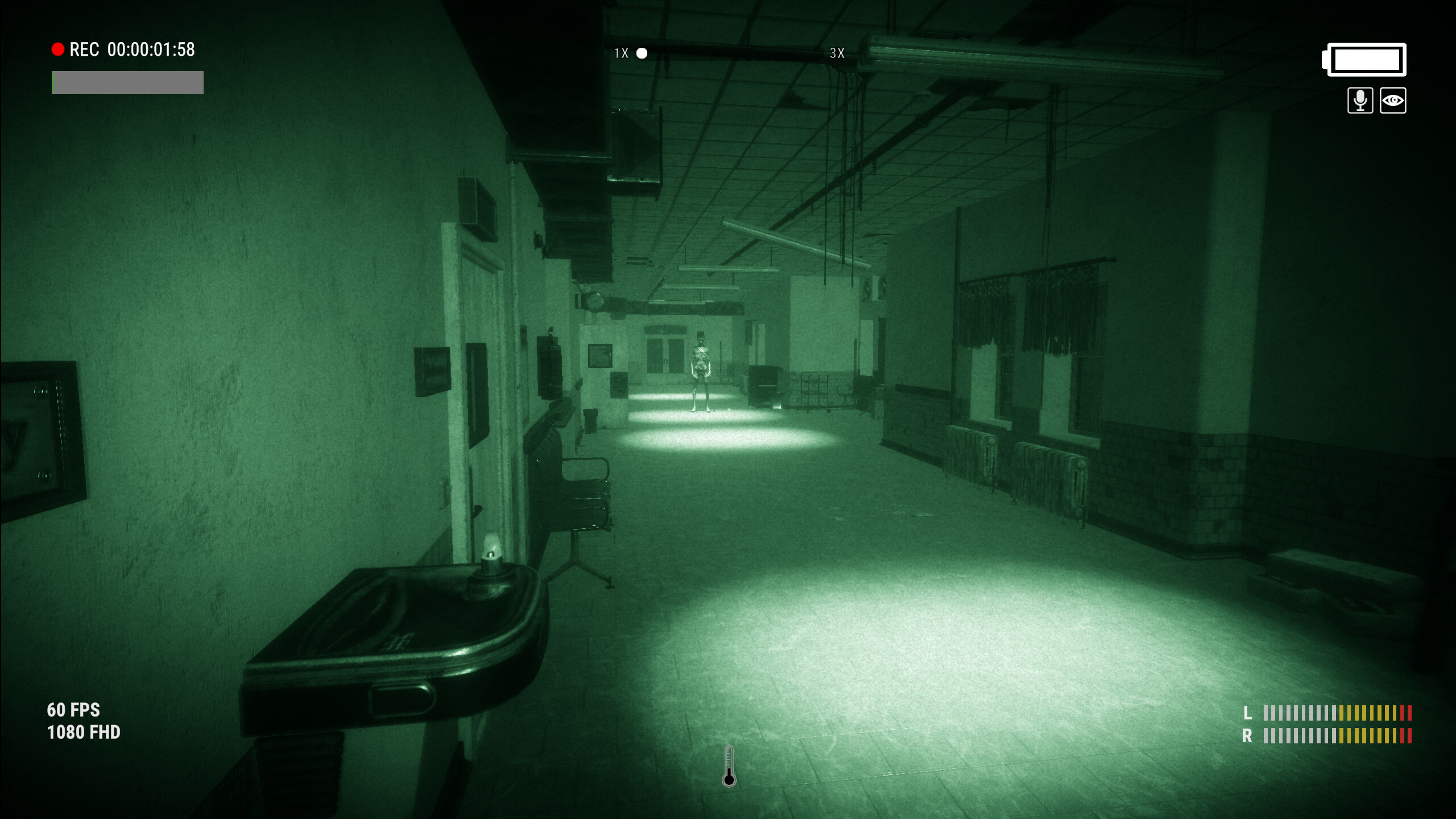The image size is (1456, 819).
Task: Click the white zoom slider handle
Action: 642,53
